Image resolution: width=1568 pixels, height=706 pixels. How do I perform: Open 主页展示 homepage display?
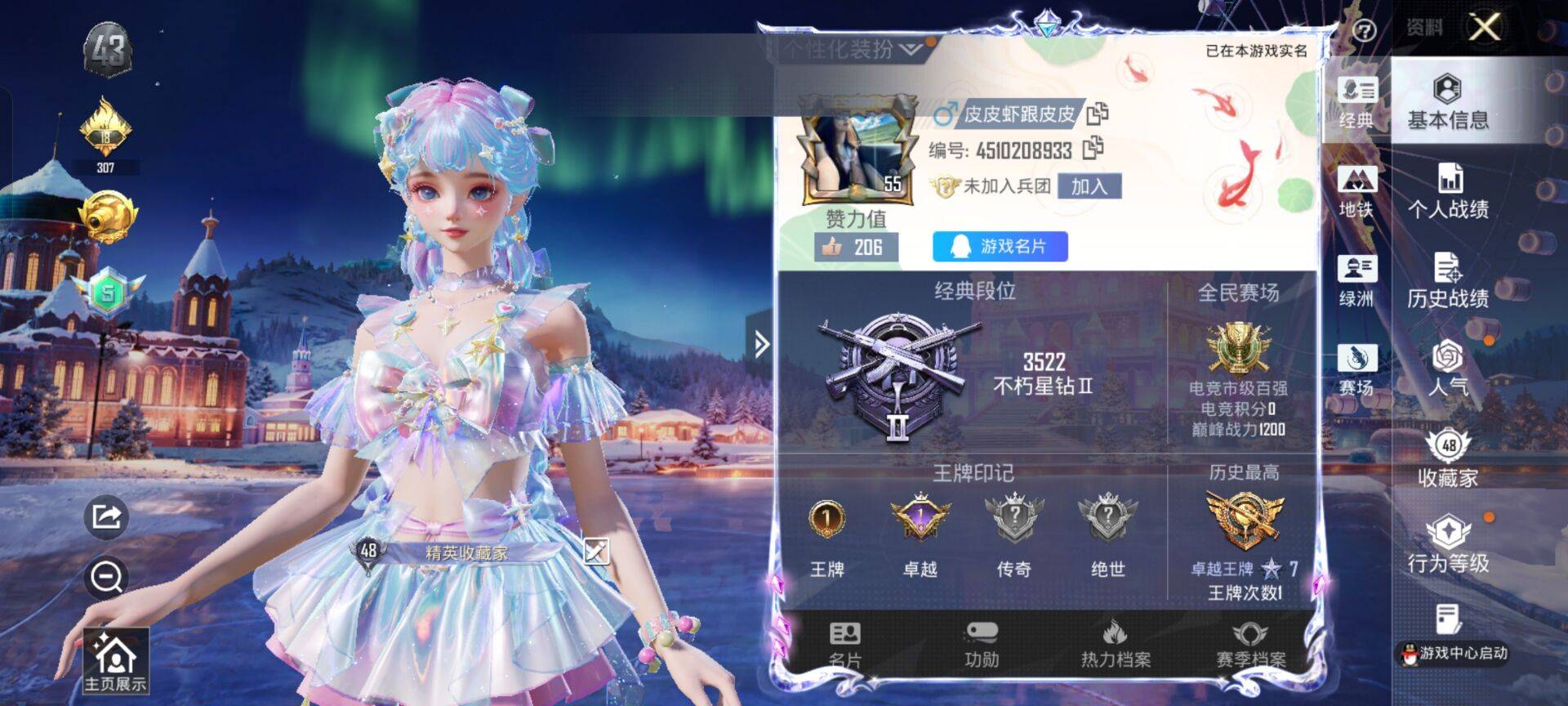click(x=115, y=662)
